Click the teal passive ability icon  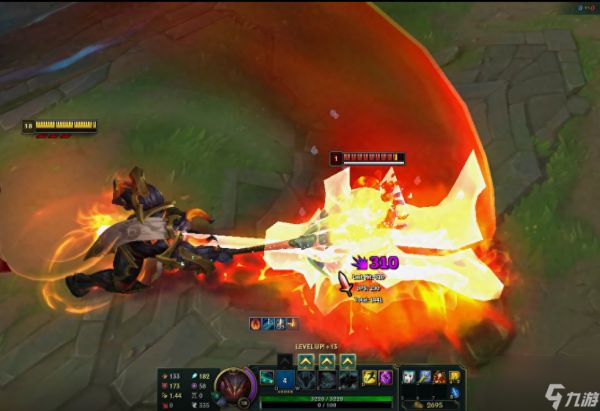(x=266, y=378)
